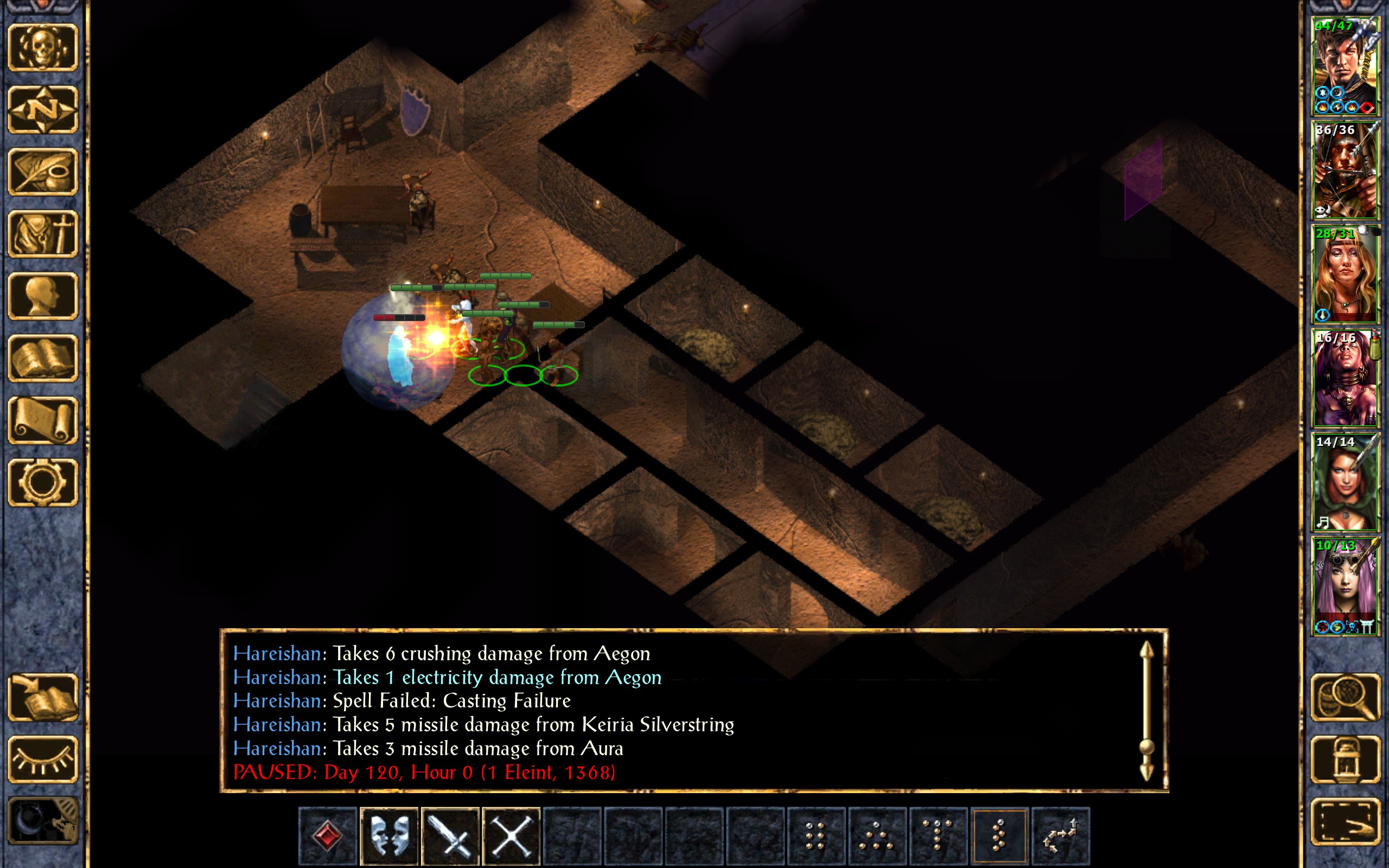Toggle party AI with the lantern button
Screen dimensions: 1389x868
coord(1345,759)
